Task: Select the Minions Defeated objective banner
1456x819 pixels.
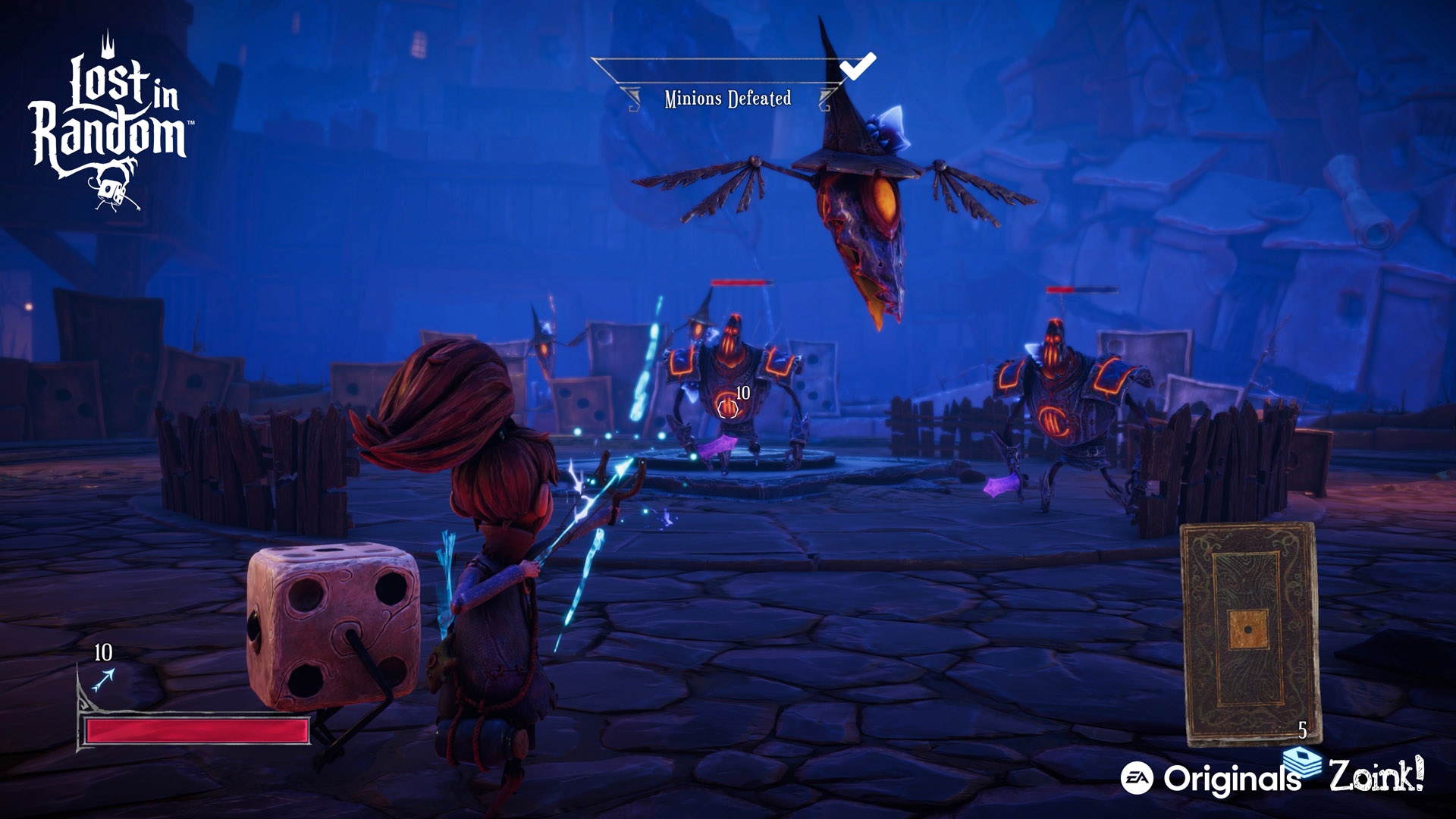Action: 727,99
